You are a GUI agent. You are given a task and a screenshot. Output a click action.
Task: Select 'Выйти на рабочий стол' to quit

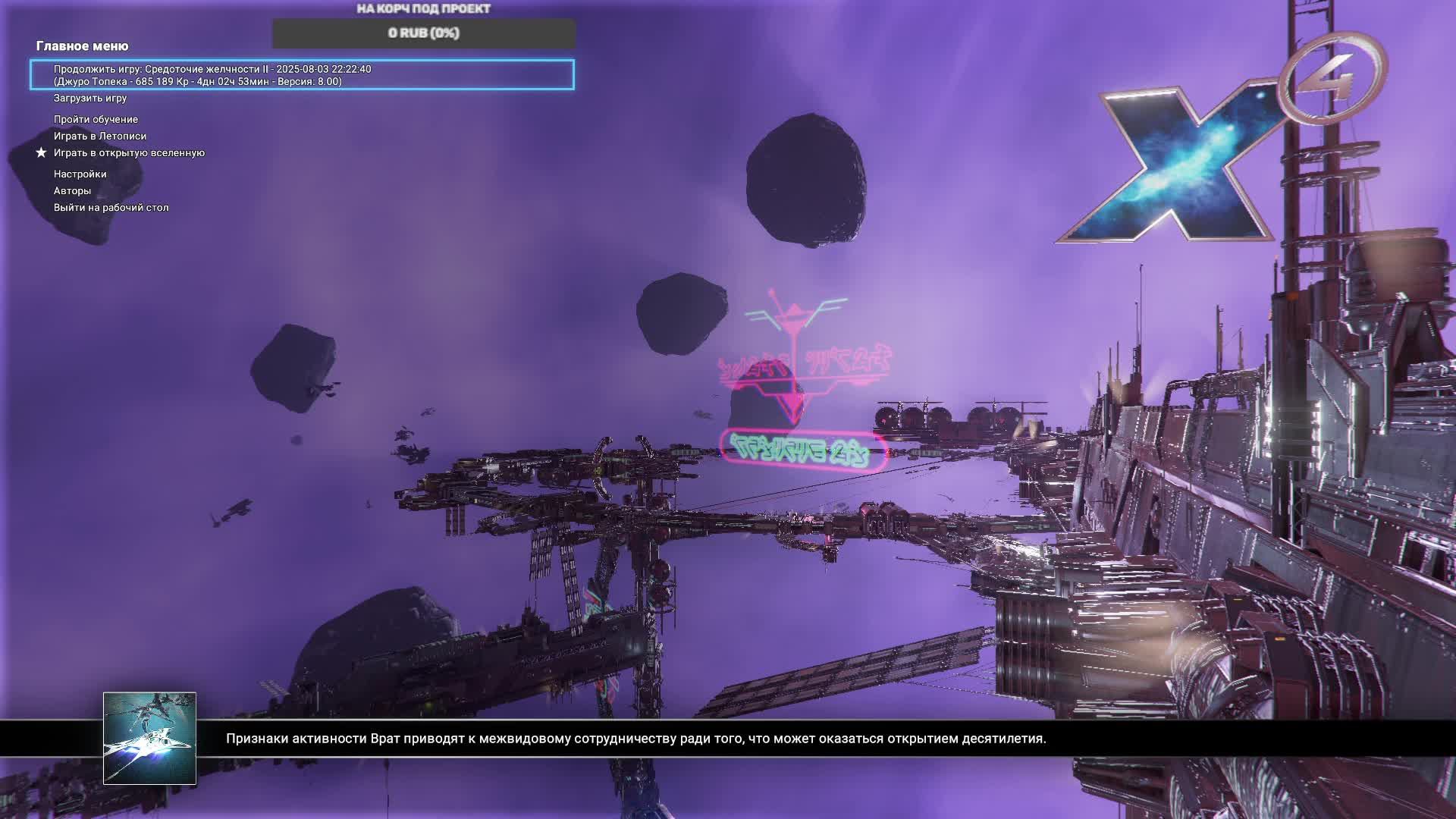point(111,208)
